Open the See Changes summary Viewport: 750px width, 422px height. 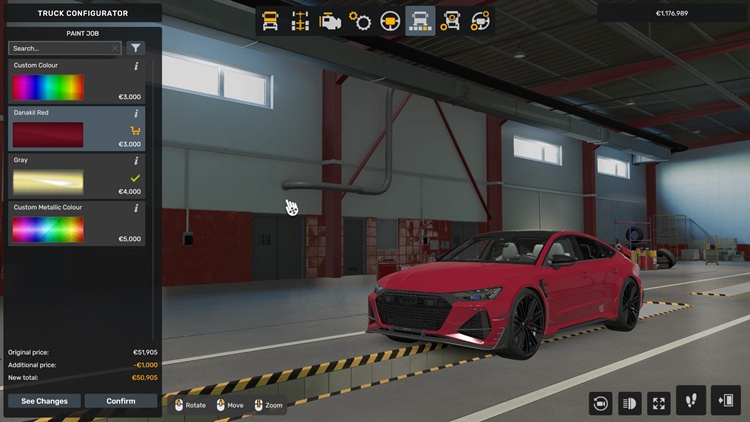(44, 401)
